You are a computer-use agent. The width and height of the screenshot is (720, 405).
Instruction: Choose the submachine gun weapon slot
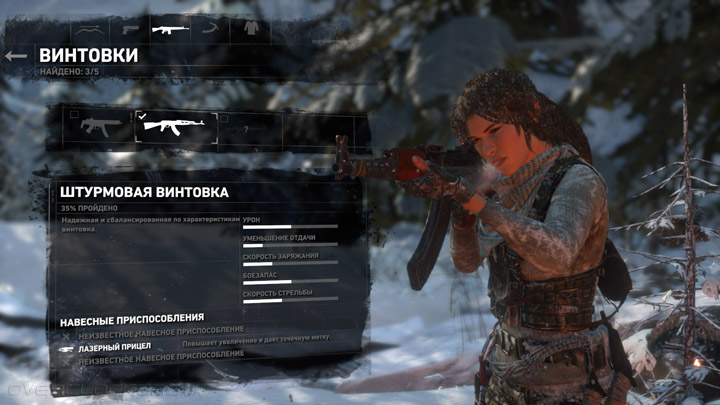click(93, 127)
